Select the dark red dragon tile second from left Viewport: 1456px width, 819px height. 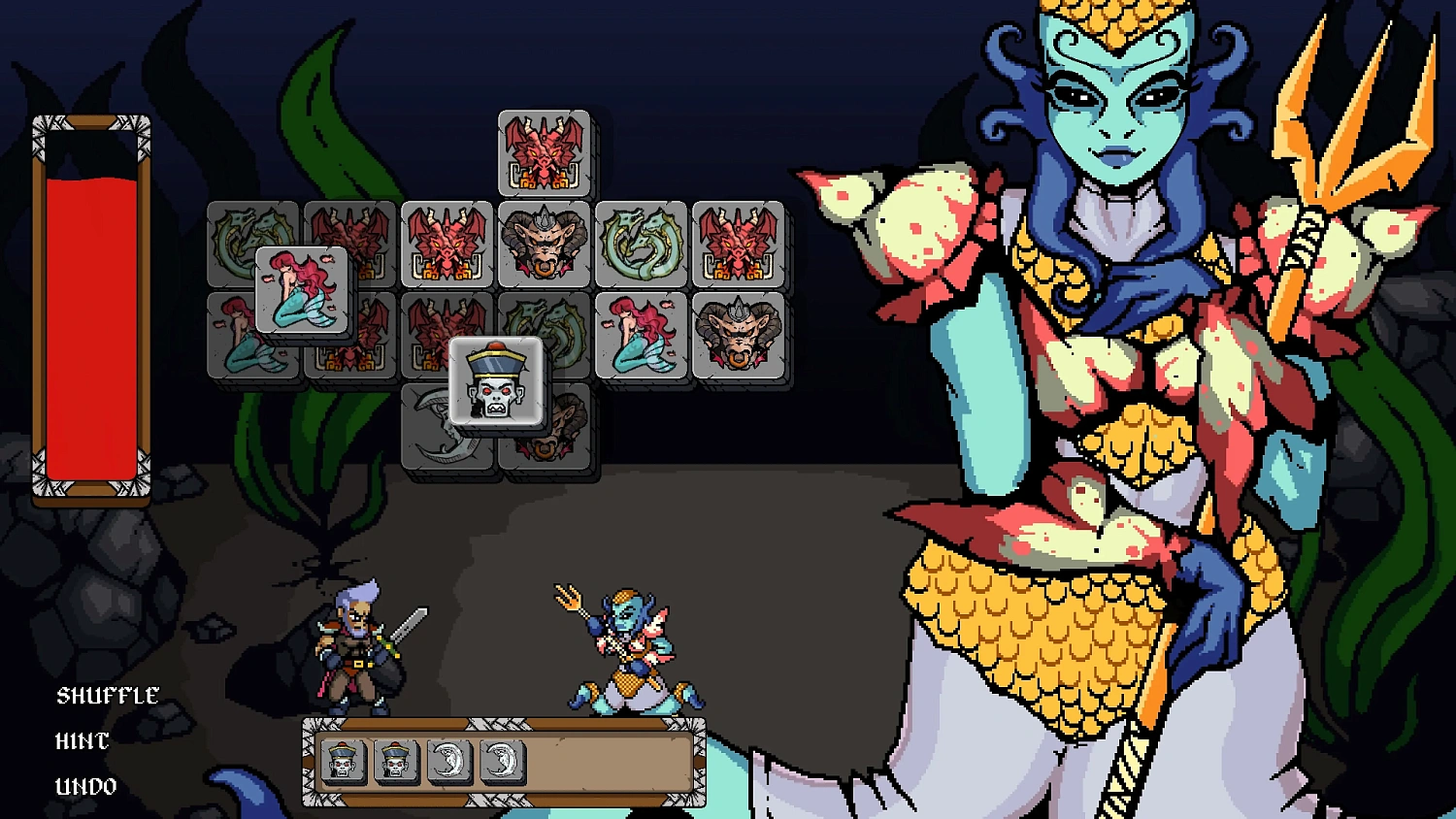coord(349,243)
